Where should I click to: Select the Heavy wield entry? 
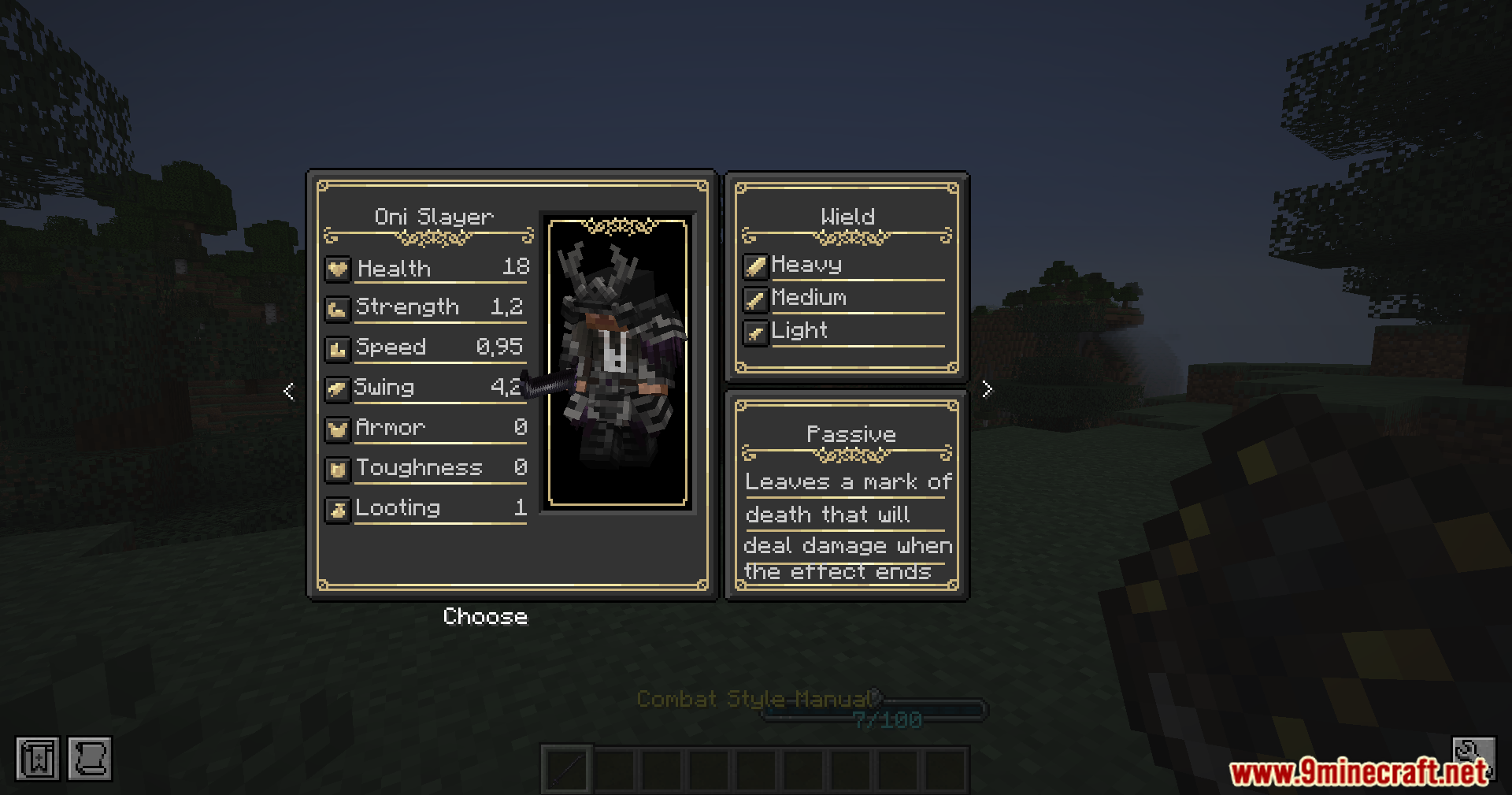click(806, 265)
